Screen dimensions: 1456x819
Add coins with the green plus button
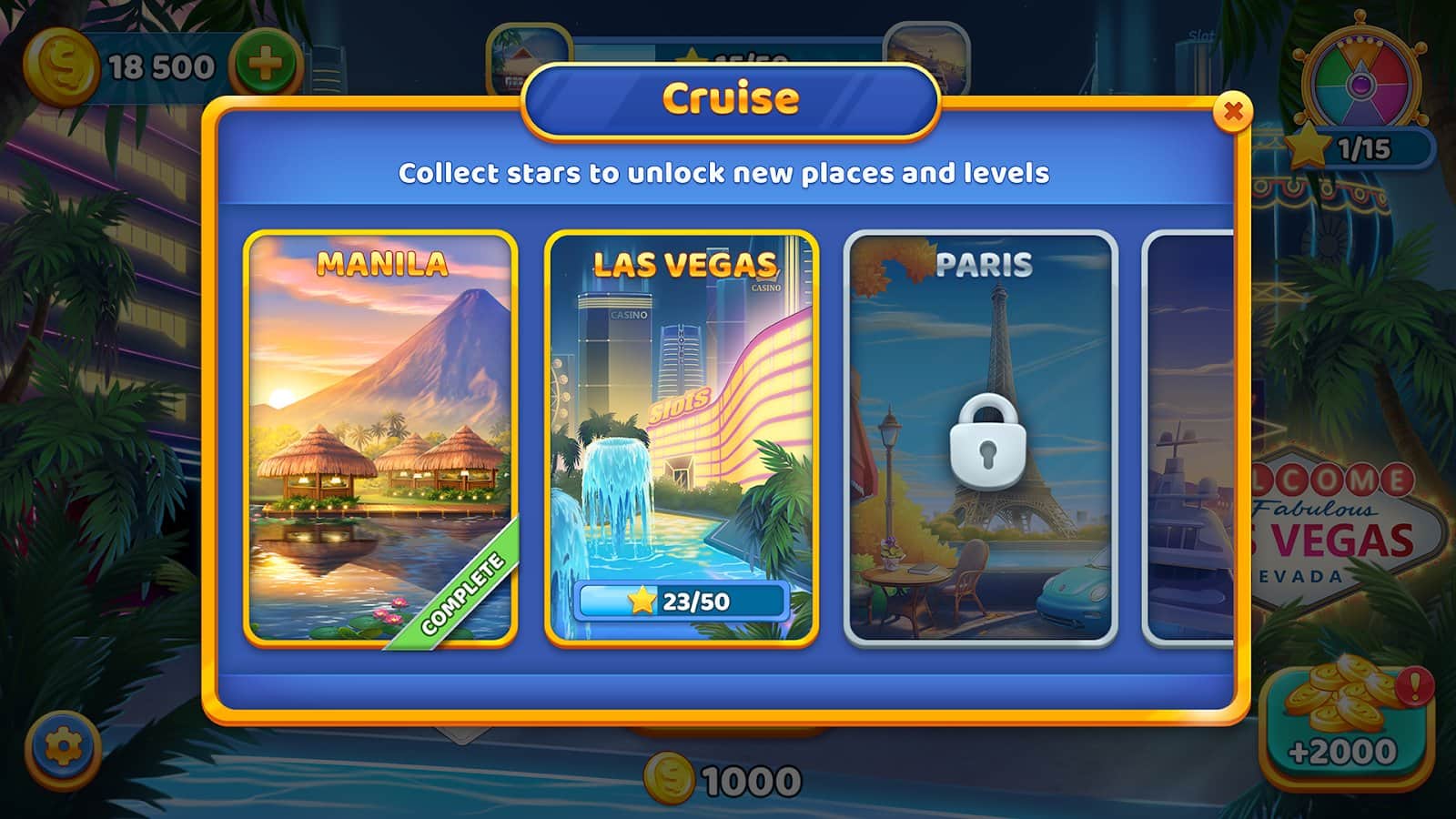point(265,66)
